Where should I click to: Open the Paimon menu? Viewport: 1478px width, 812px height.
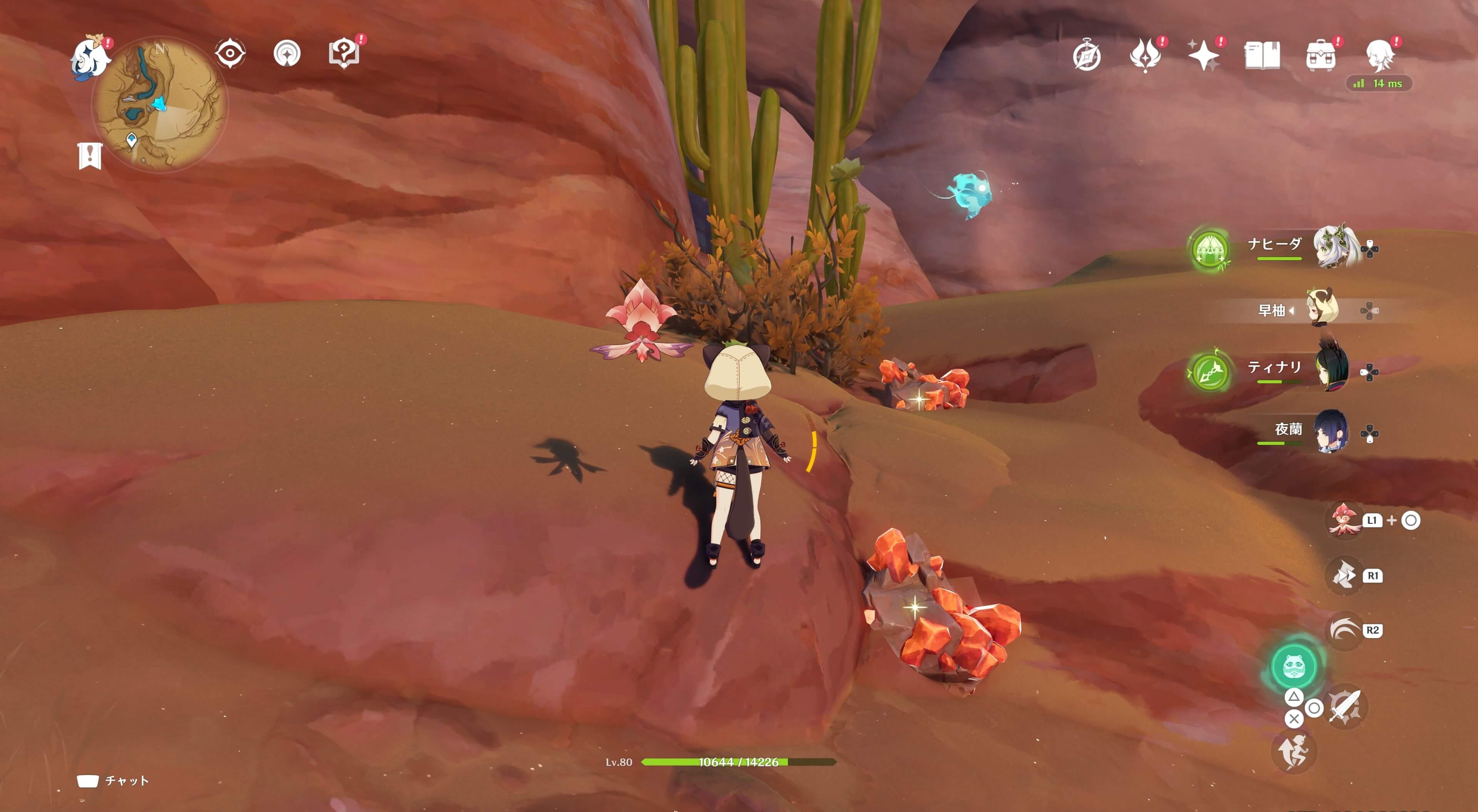point(90,57)
